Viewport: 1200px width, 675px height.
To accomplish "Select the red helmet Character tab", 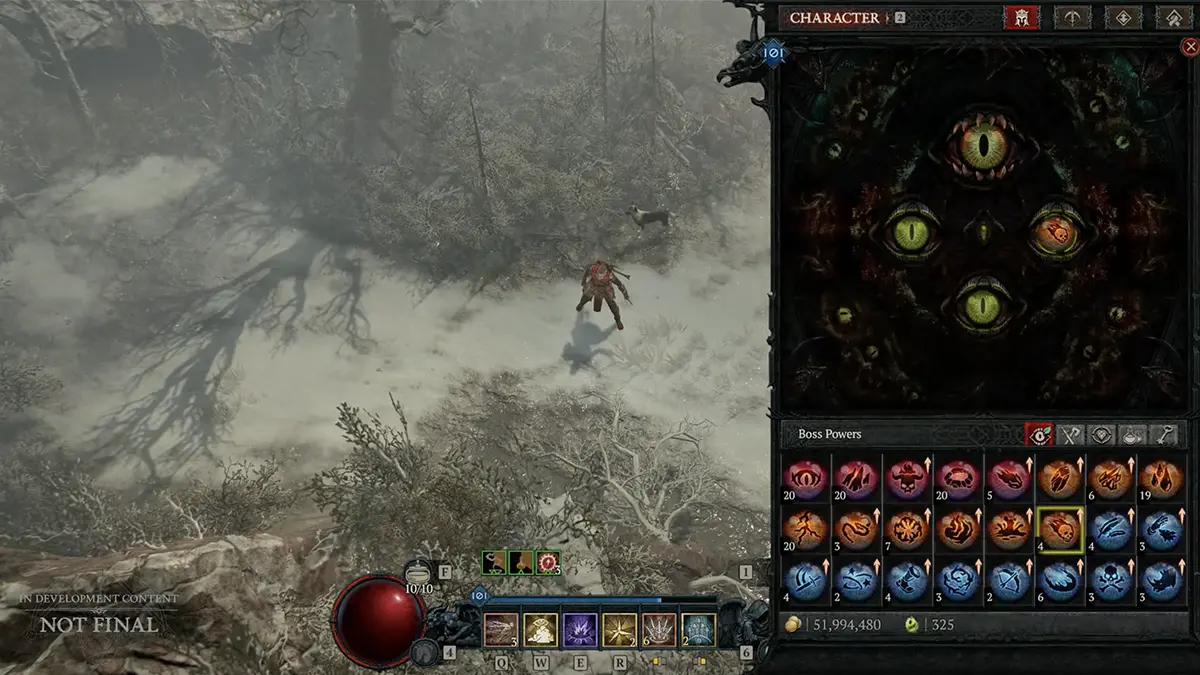I will coord(1022,17).
